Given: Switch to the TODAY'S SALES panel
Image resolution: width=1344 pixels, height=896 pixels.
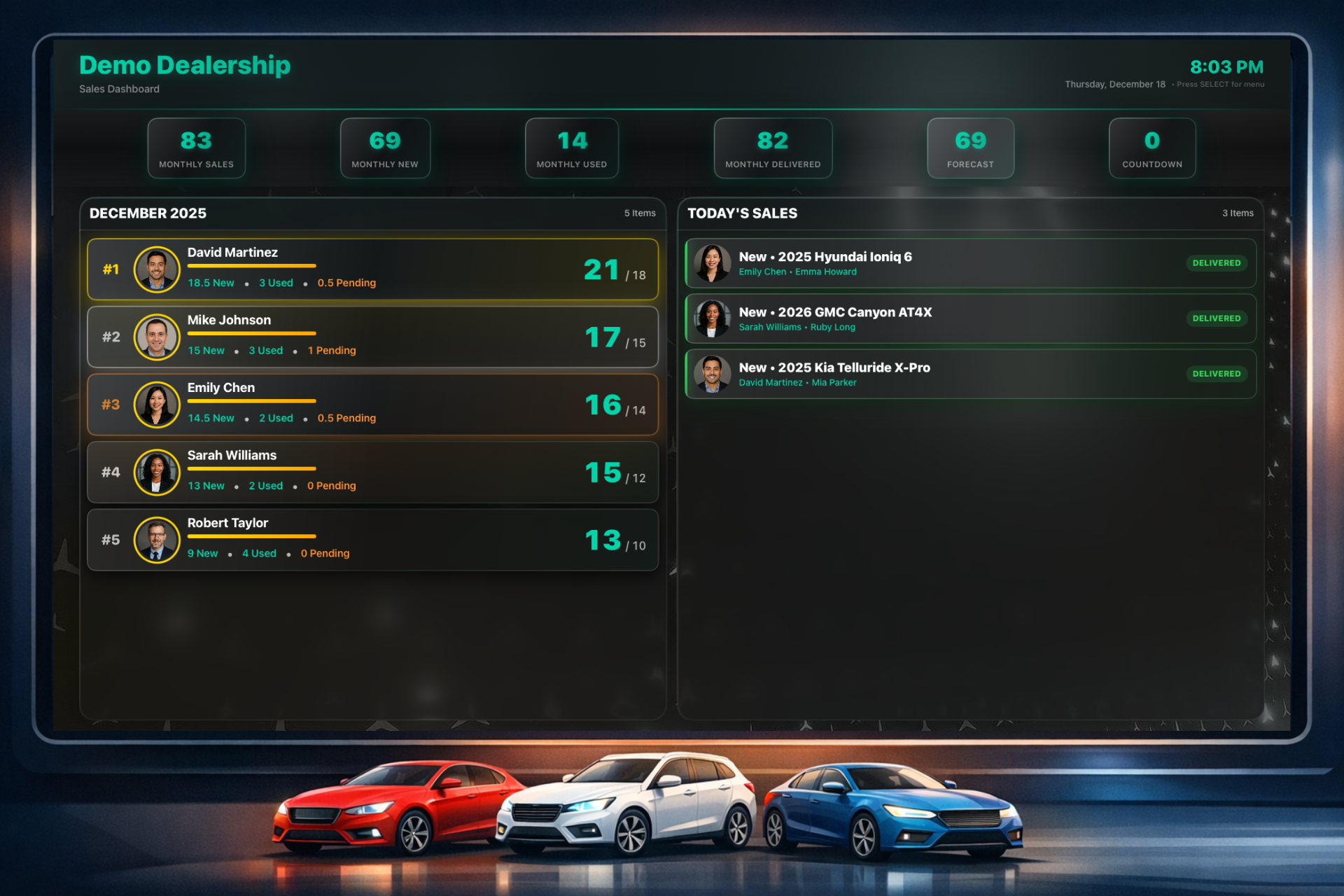Looking at the screenshot, I should (743, 213).
